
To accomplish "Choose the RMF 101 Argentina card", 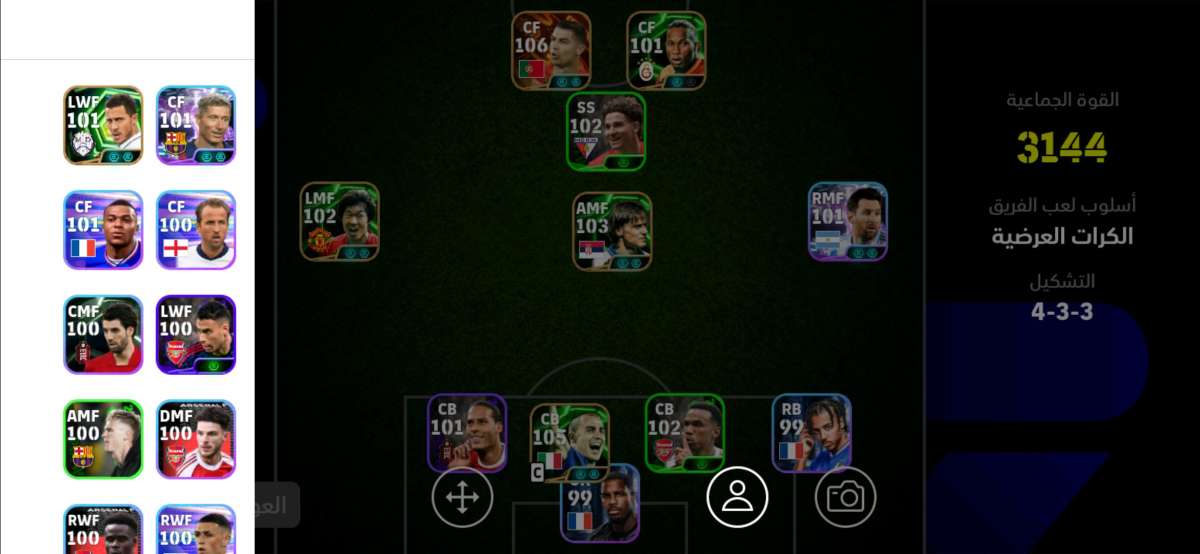I will coord(848,221).
